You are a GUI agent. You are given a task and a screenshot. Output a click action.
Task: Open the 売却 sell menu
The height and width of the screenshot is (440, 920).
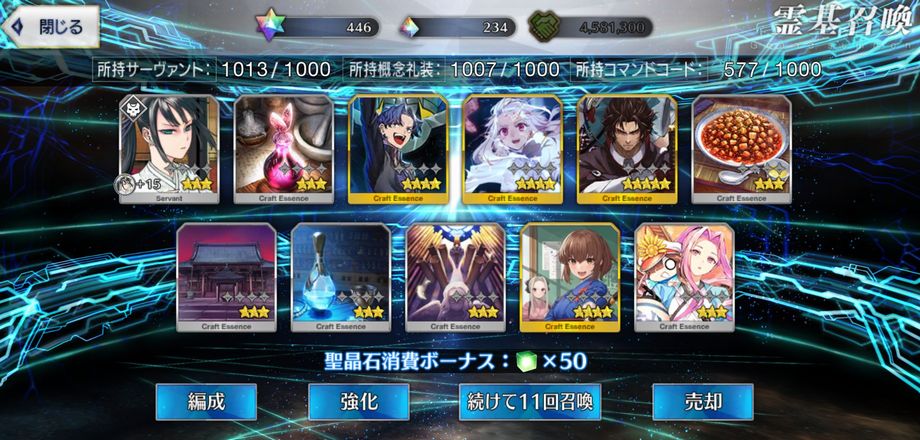pyautogui.click(x=702, y=402)
